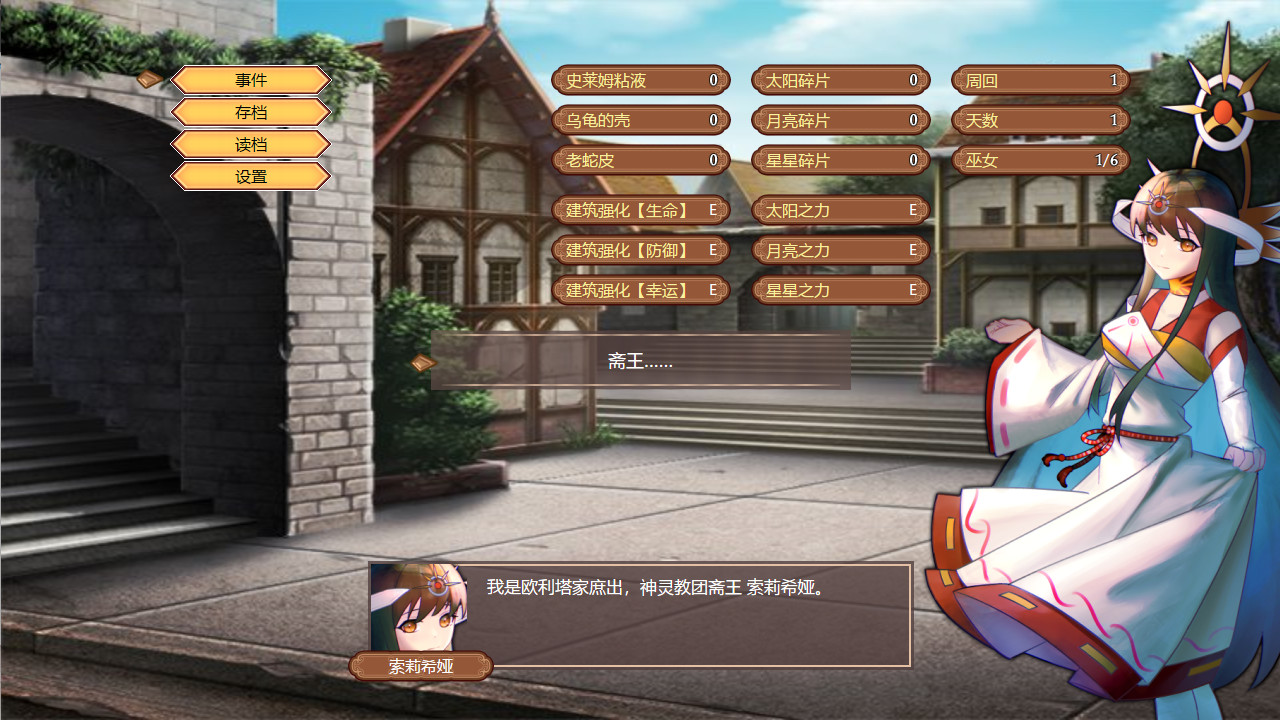Viewport: 1280px width, 720px height.
Task: Click the 巫女 1/6 progress indicator
Action: [1040, 160]
